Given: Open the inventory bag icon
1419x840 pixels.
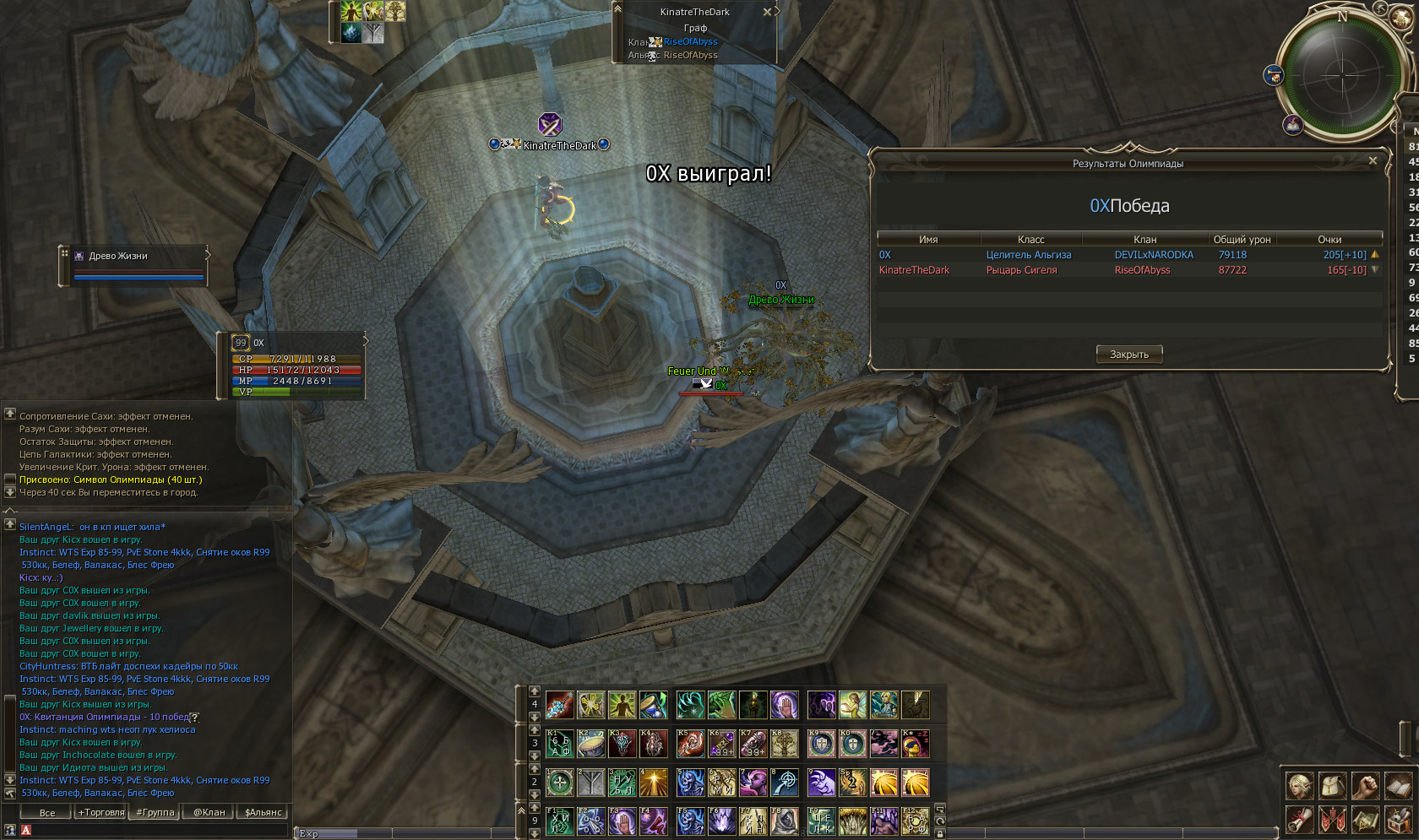Looking at the screenshot, I should 1333,786.
